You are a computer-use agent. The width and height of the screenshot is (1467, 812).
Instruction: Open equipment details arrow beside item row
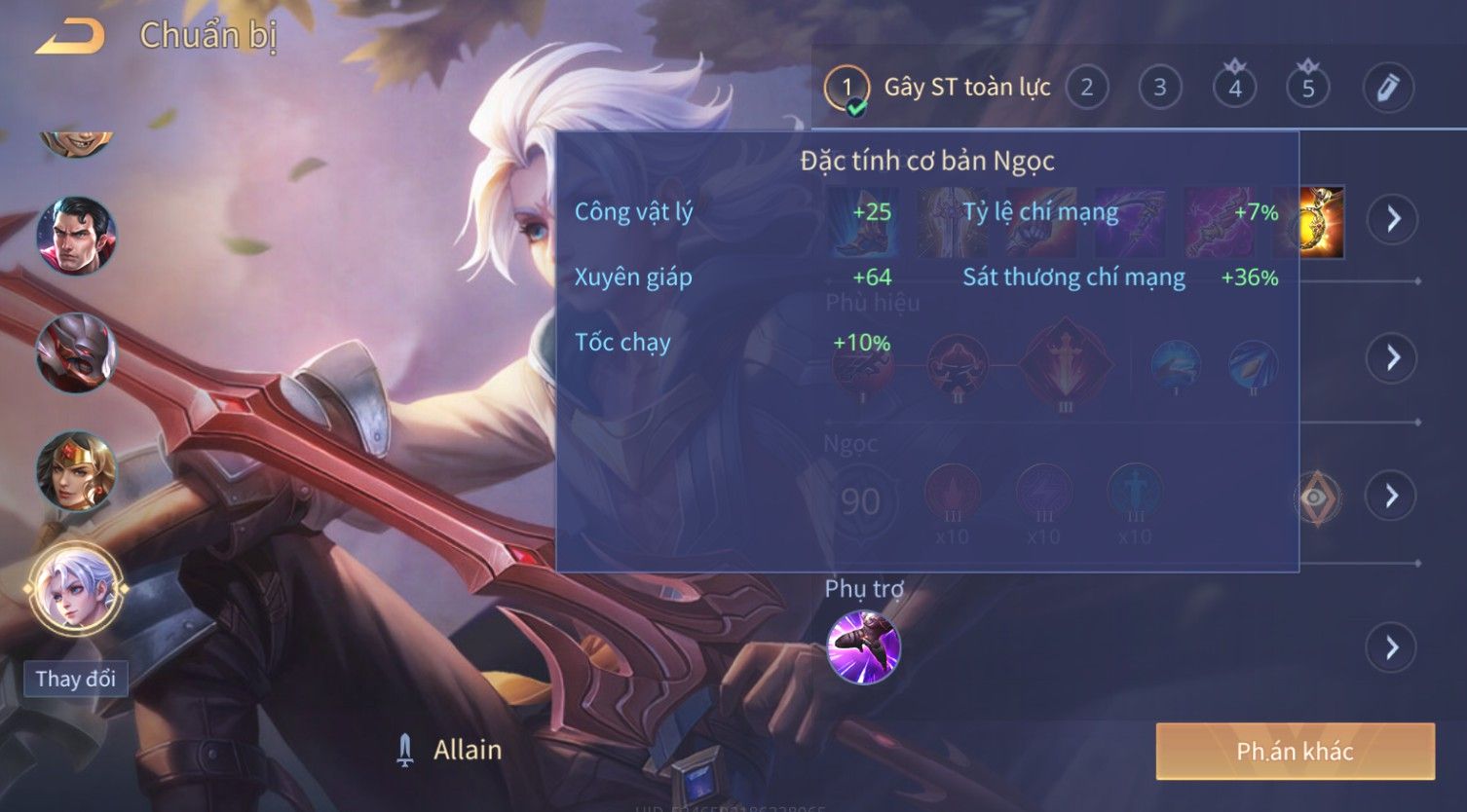coord(1392,219)
